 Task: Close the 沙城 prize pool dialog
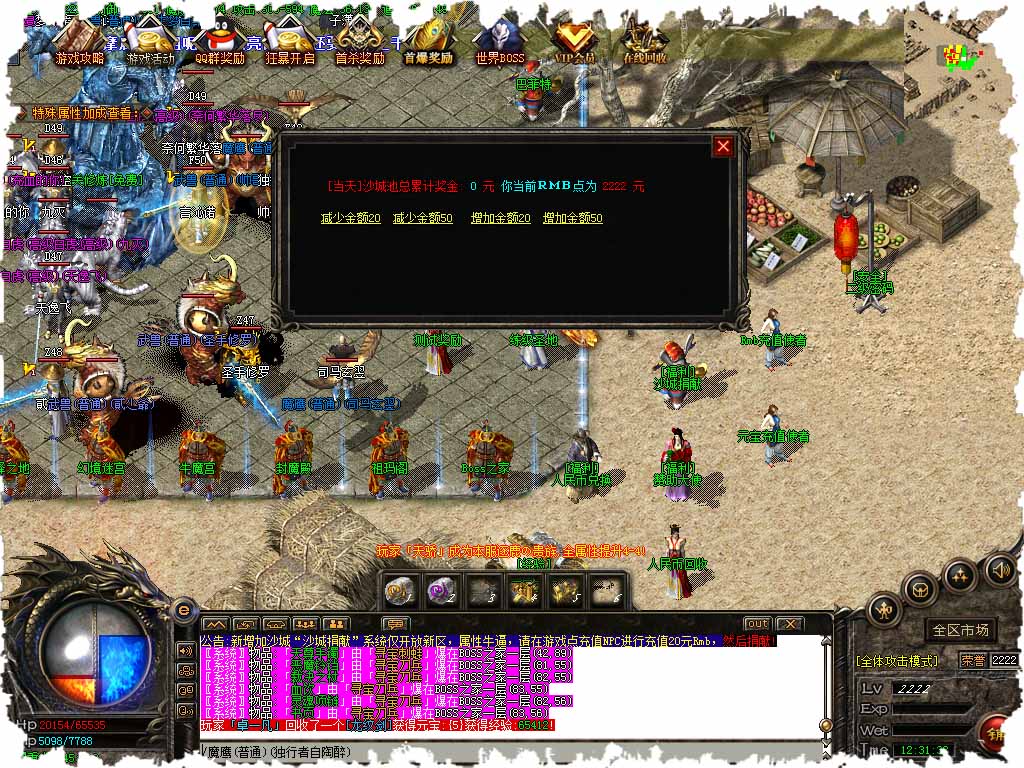[x=723, y=147]
